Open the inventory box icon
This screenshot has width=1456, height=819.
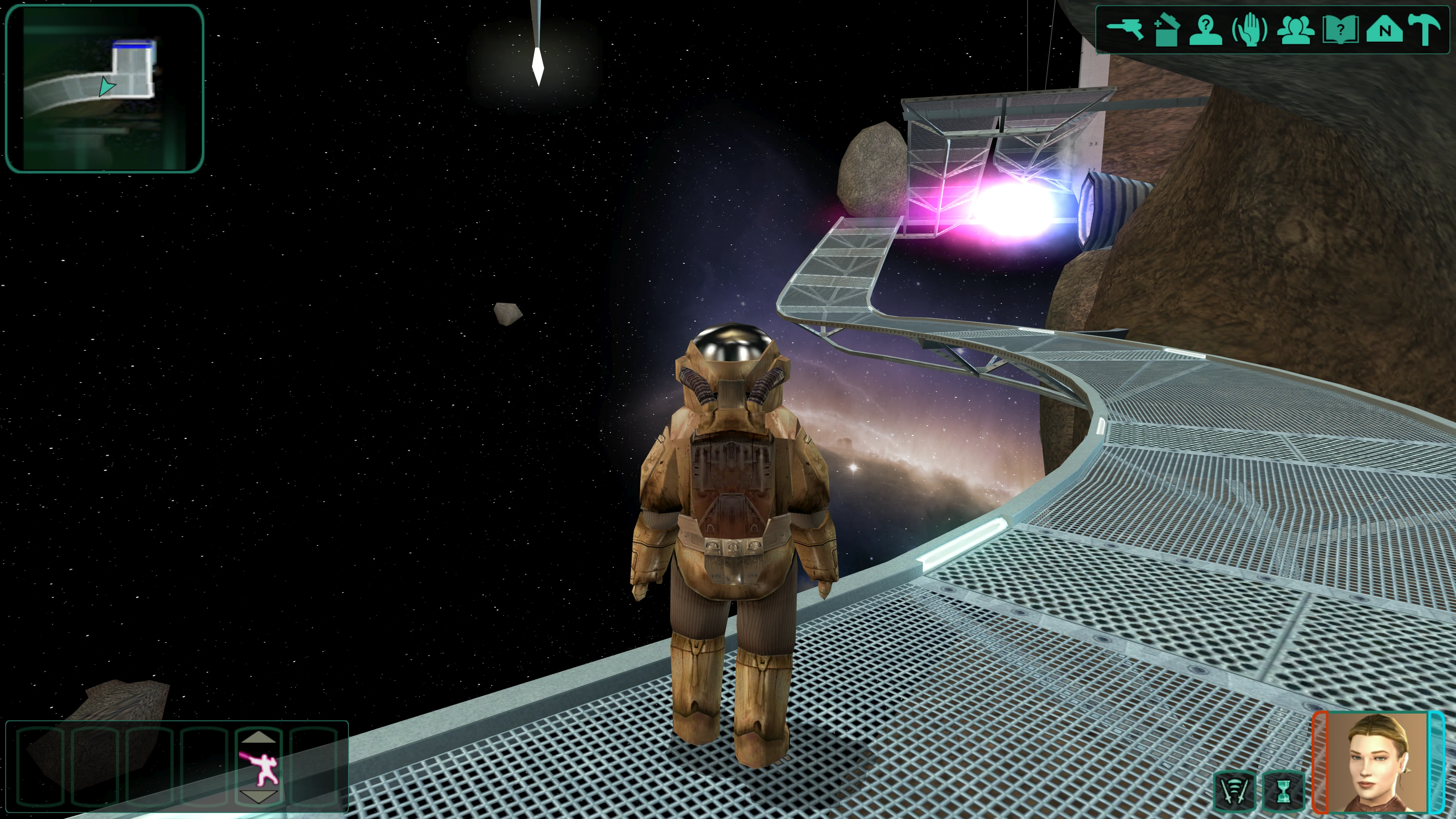tap(1166, 29)
